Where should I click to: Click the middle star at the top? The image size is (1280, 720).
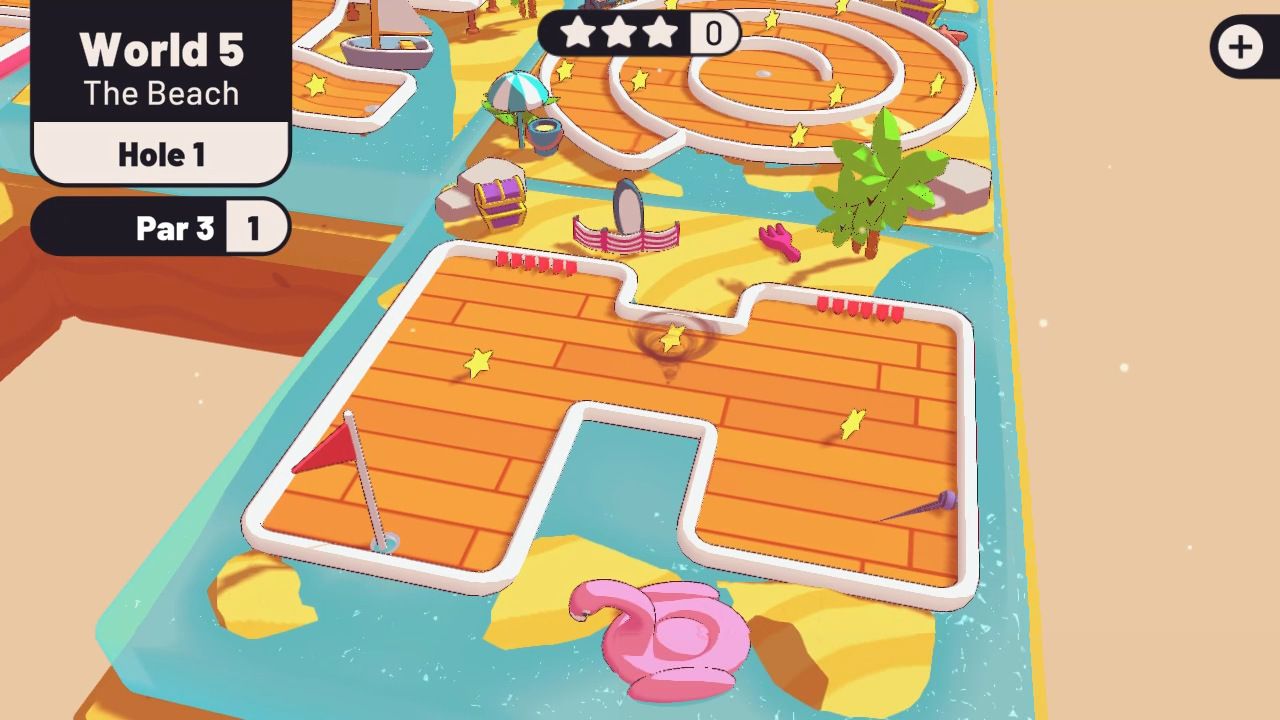click(x=617, y=33)
